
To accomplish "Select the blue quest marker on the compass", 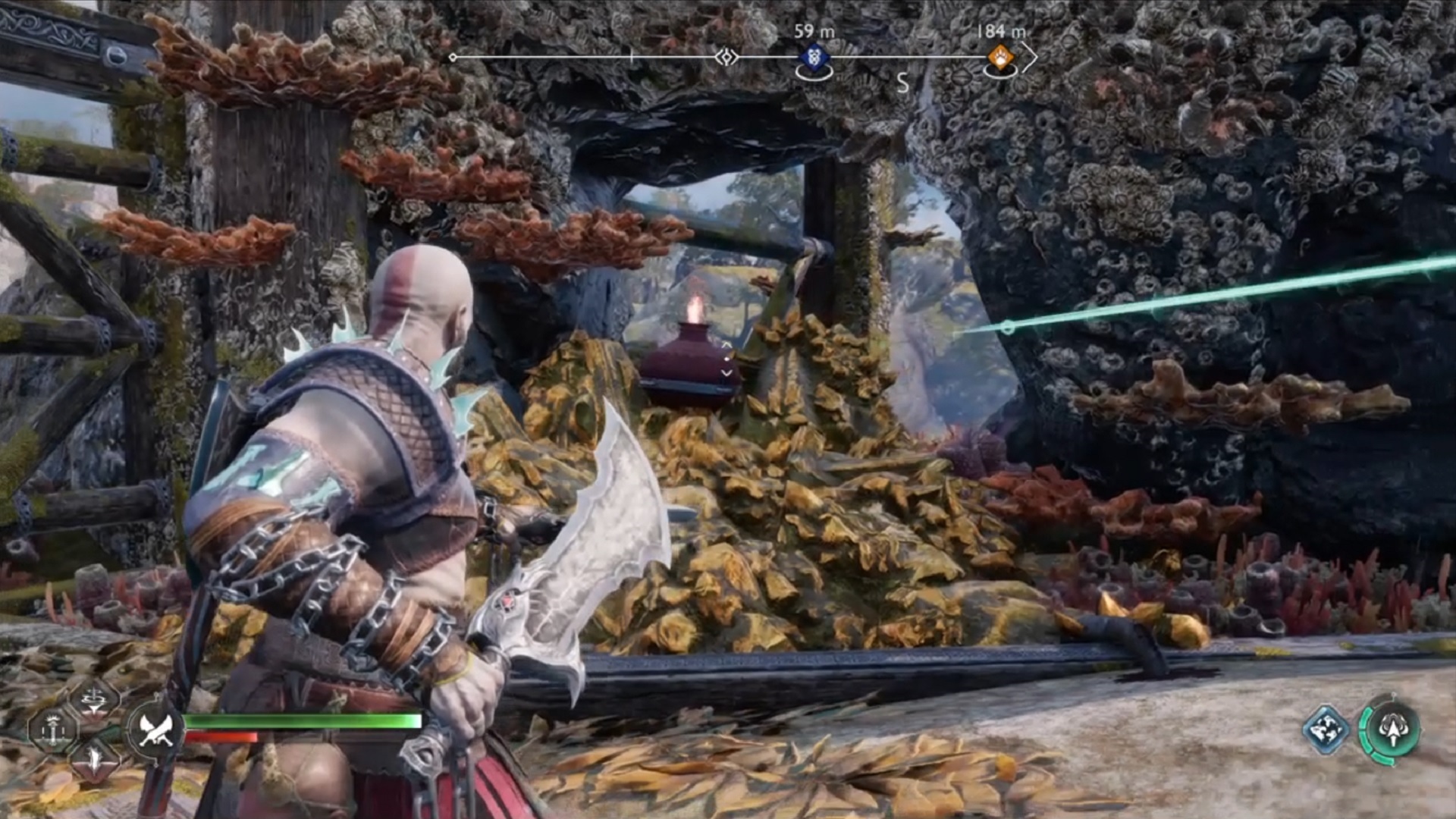I will 814,58.
